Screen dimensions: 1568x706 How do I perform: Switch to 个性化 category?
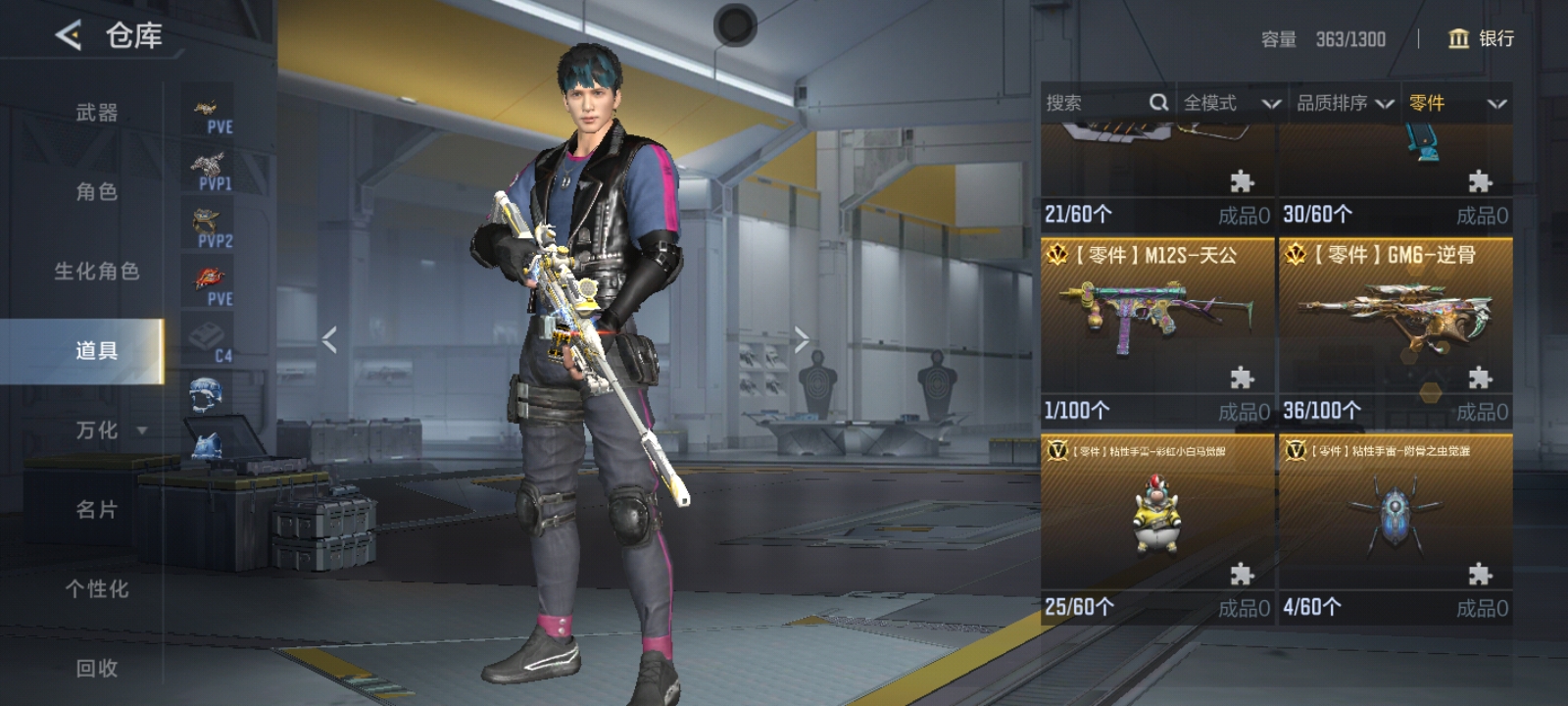(97, 589)
